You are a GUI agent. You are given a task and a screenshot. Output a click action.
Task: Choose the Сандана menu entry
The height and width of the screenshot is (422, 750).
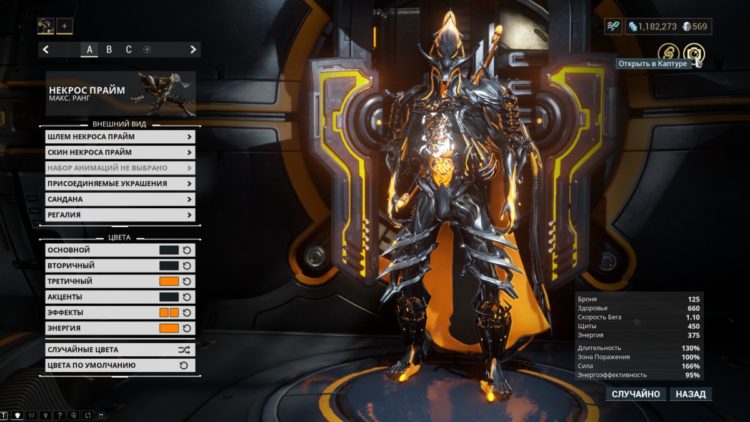pos(119,199)
